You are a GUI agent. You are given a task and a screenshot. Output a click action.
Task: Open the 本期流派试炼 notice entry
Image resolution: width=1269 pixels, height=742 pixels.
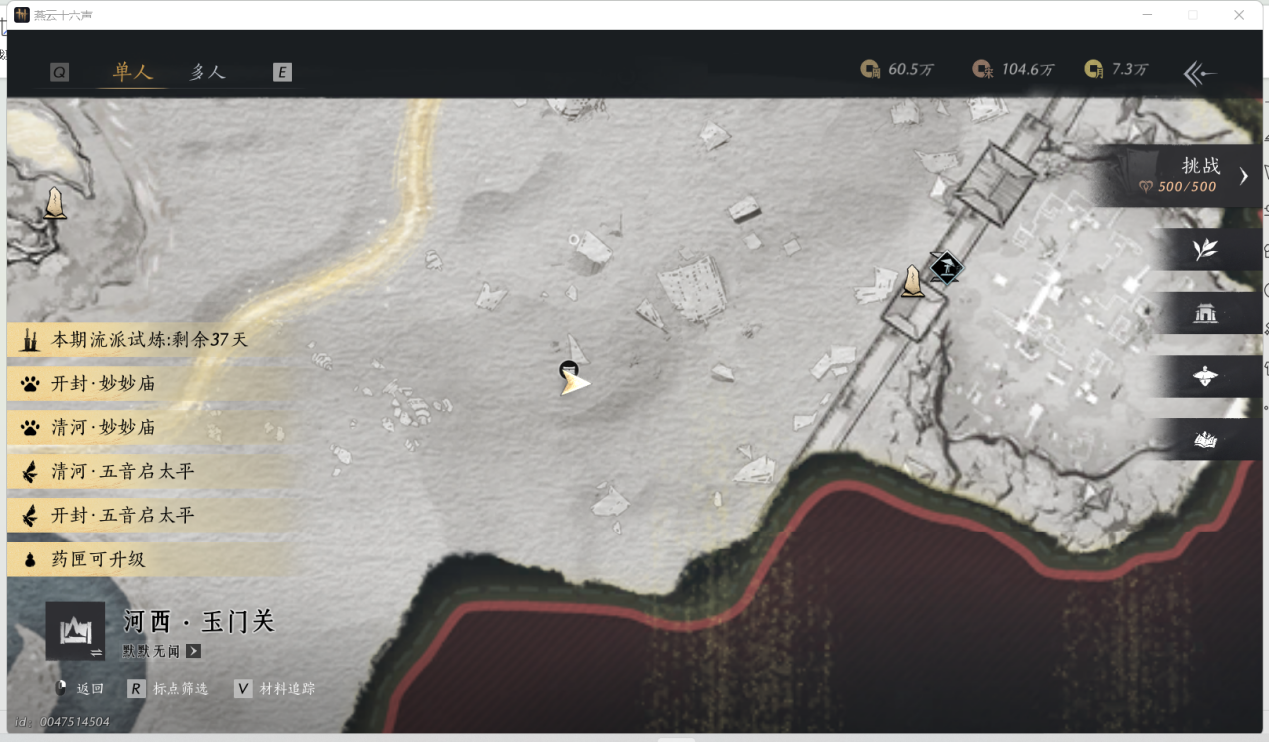coord(148,340)
